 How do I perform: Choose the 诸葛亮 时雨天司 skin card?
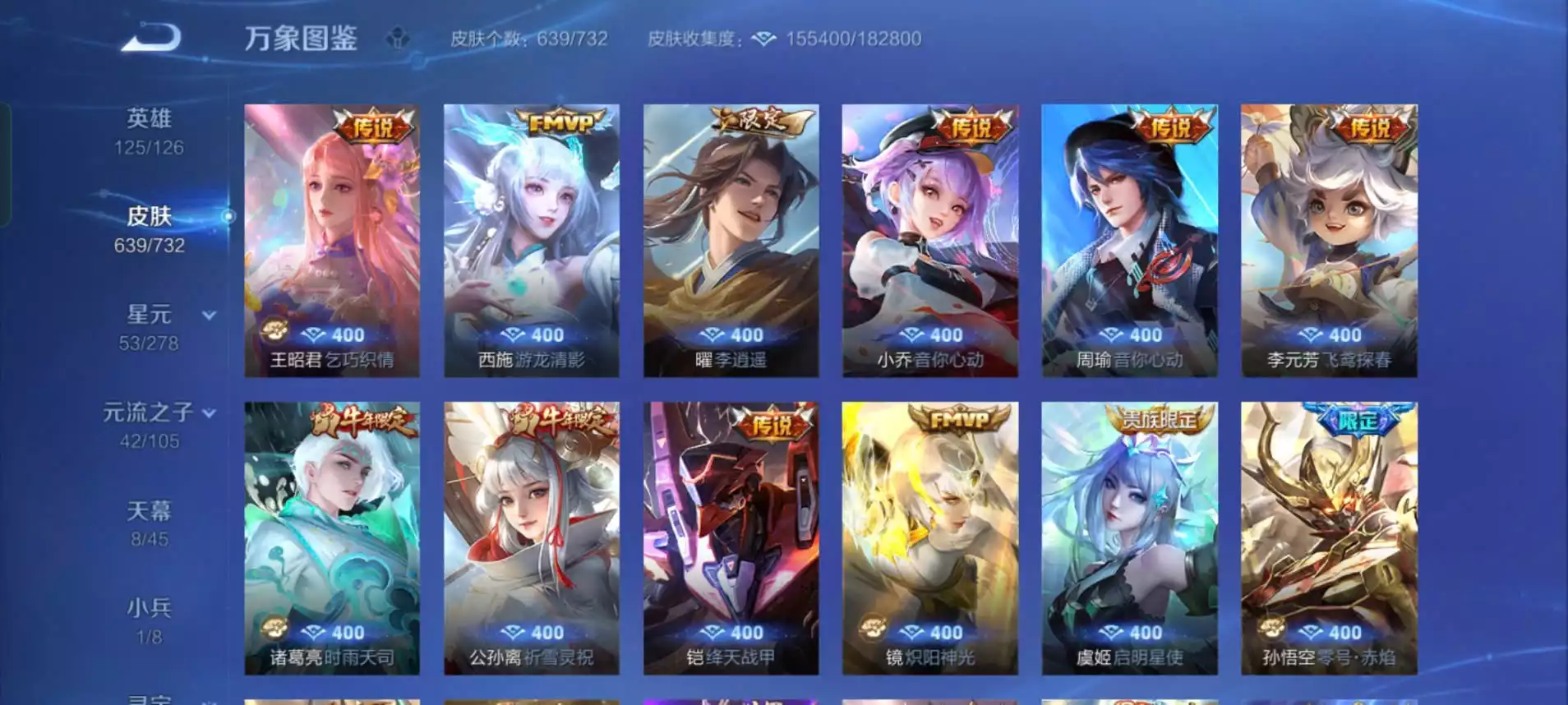pos(332,537)
